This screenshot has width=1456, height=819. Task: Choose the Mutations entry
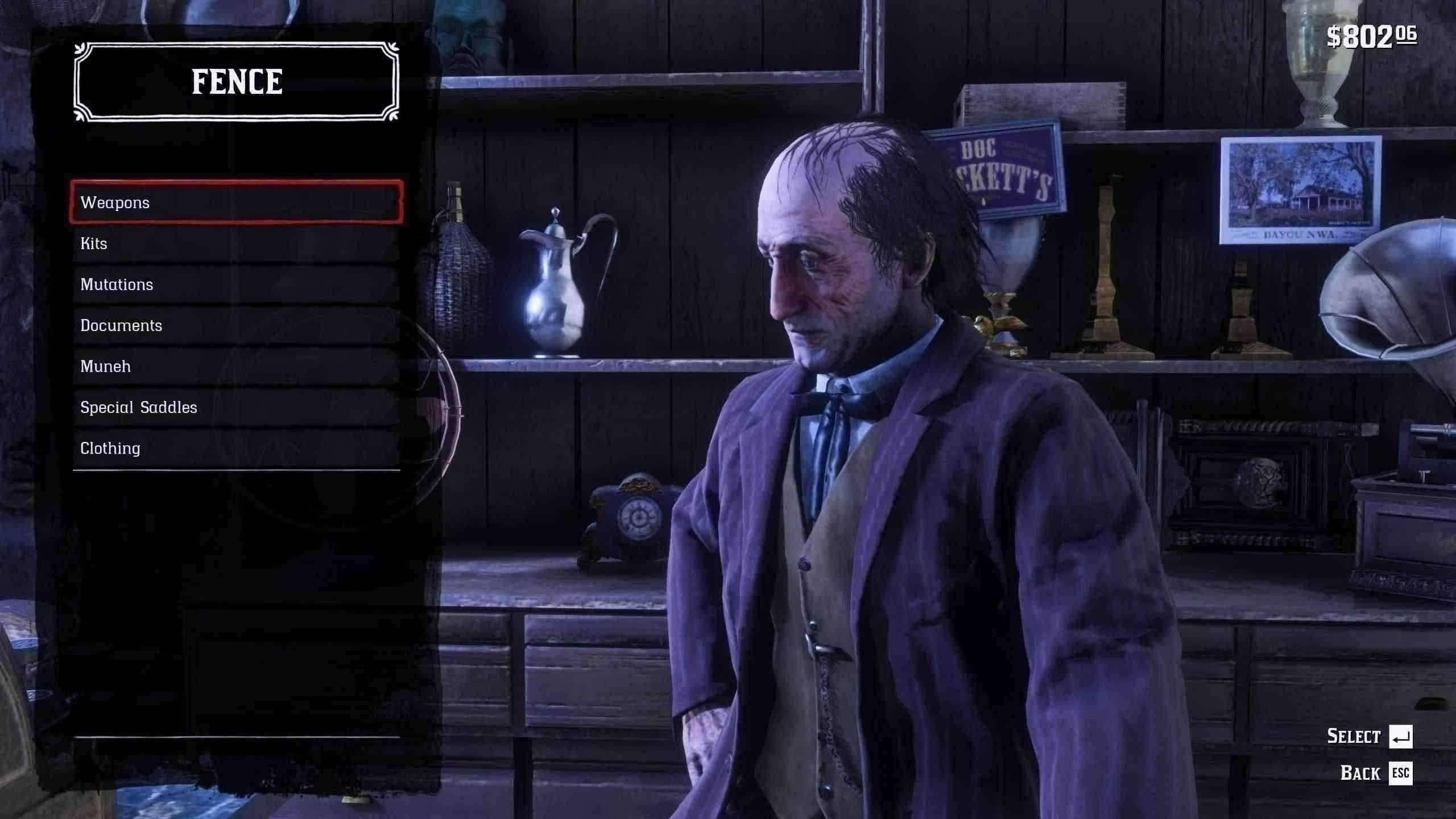coord(236,284)
